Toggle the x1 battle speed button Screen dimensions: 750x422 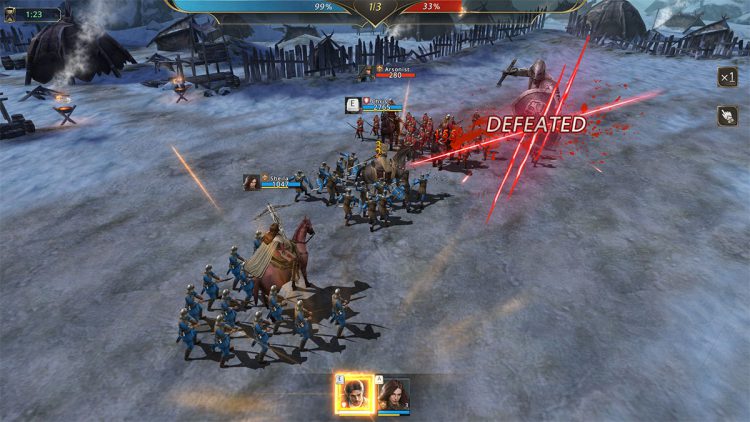[x=727, y=77]
